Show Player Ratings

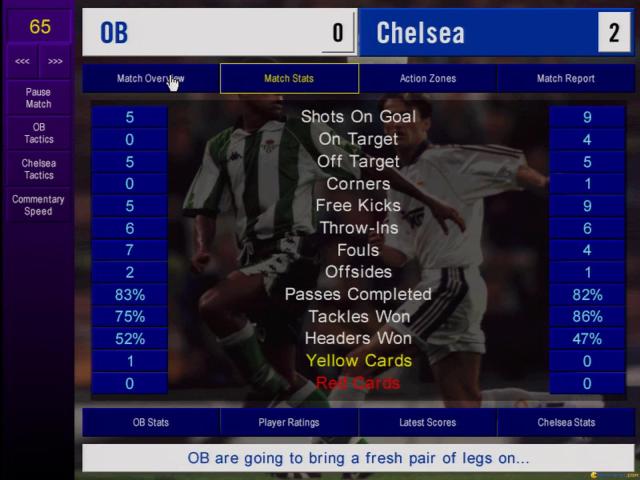click(x=289, y=422)
